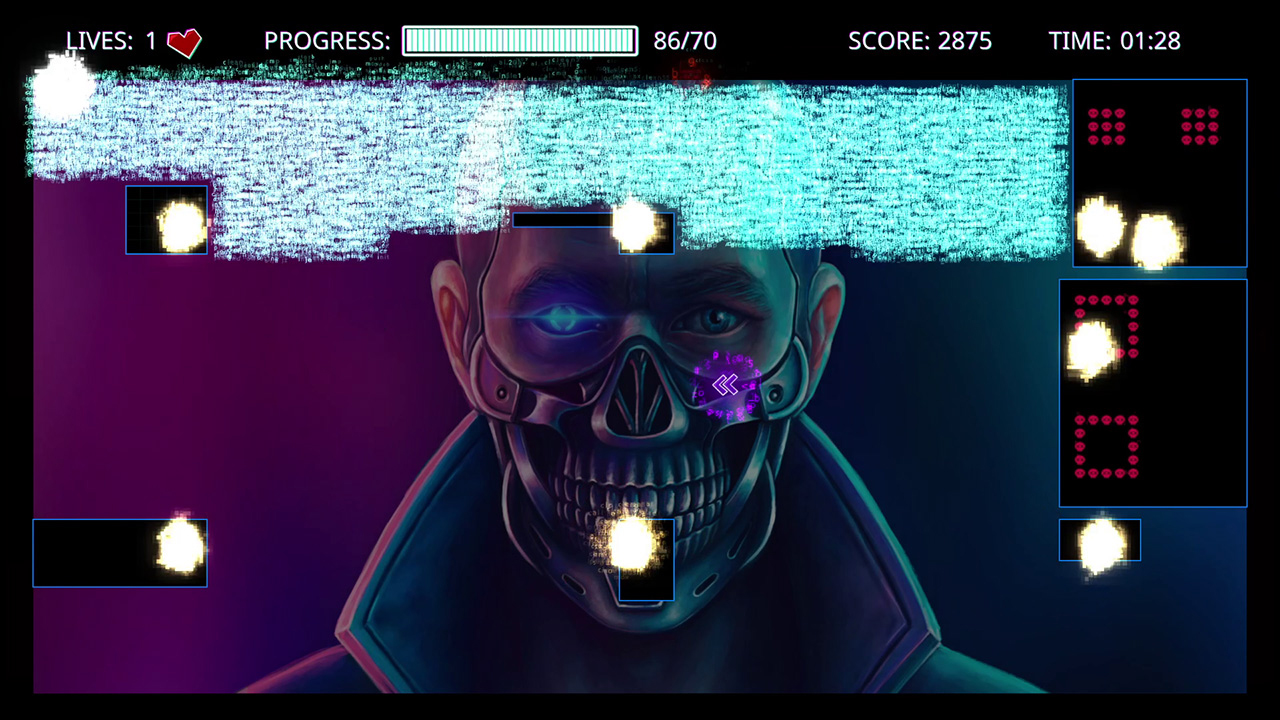Click the orb on the lower-left platform

[180, 547]
